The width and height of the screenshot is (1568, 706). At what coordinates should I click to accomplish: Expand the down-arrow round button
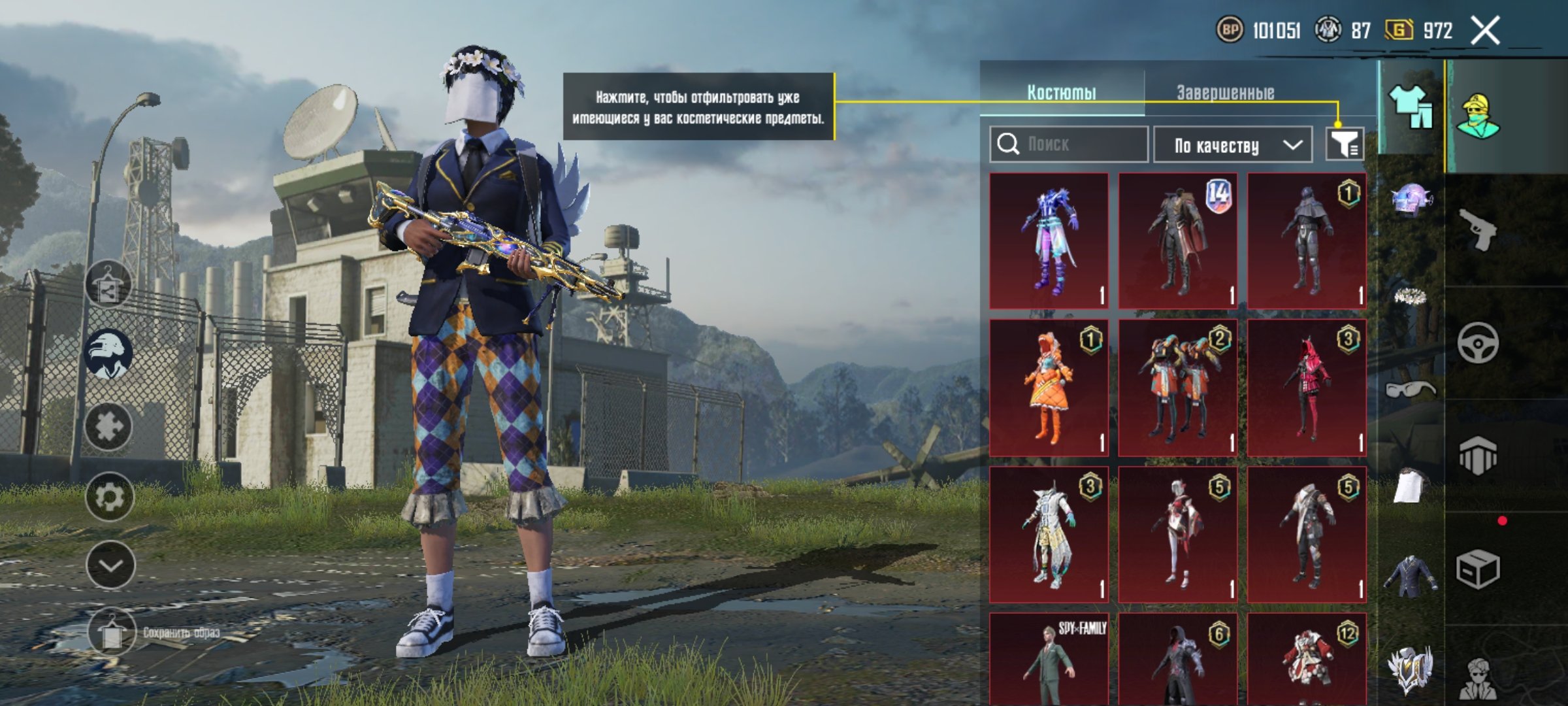[110, 565]
